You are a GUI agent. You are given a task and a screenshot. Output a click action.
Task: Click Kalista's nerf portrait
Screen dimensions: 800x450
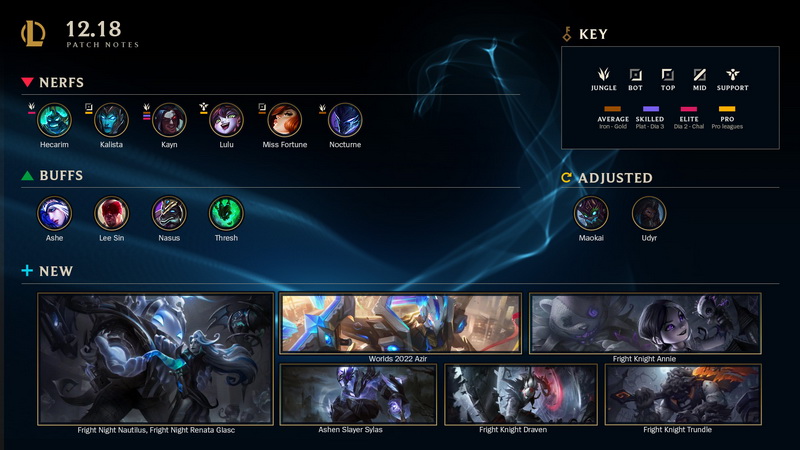coord(112,122)
